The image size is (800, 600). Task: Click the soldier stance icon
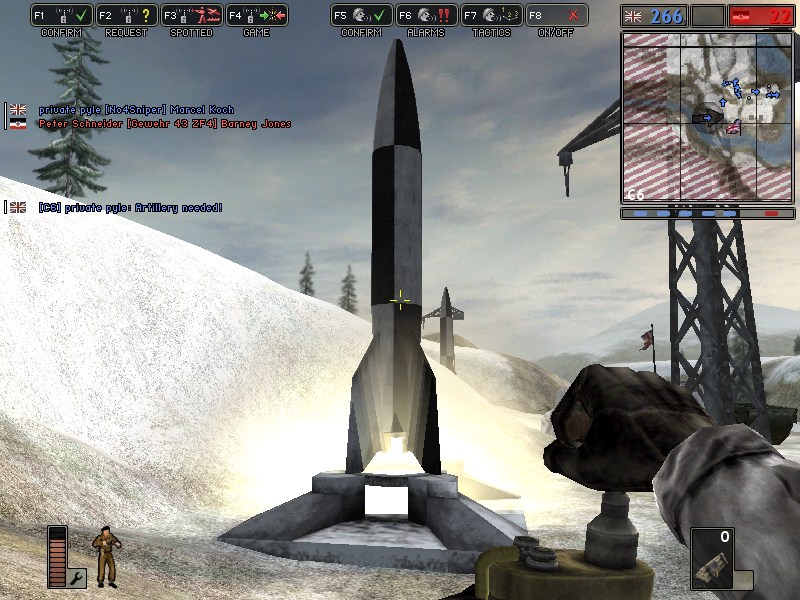tap(104, 556)
